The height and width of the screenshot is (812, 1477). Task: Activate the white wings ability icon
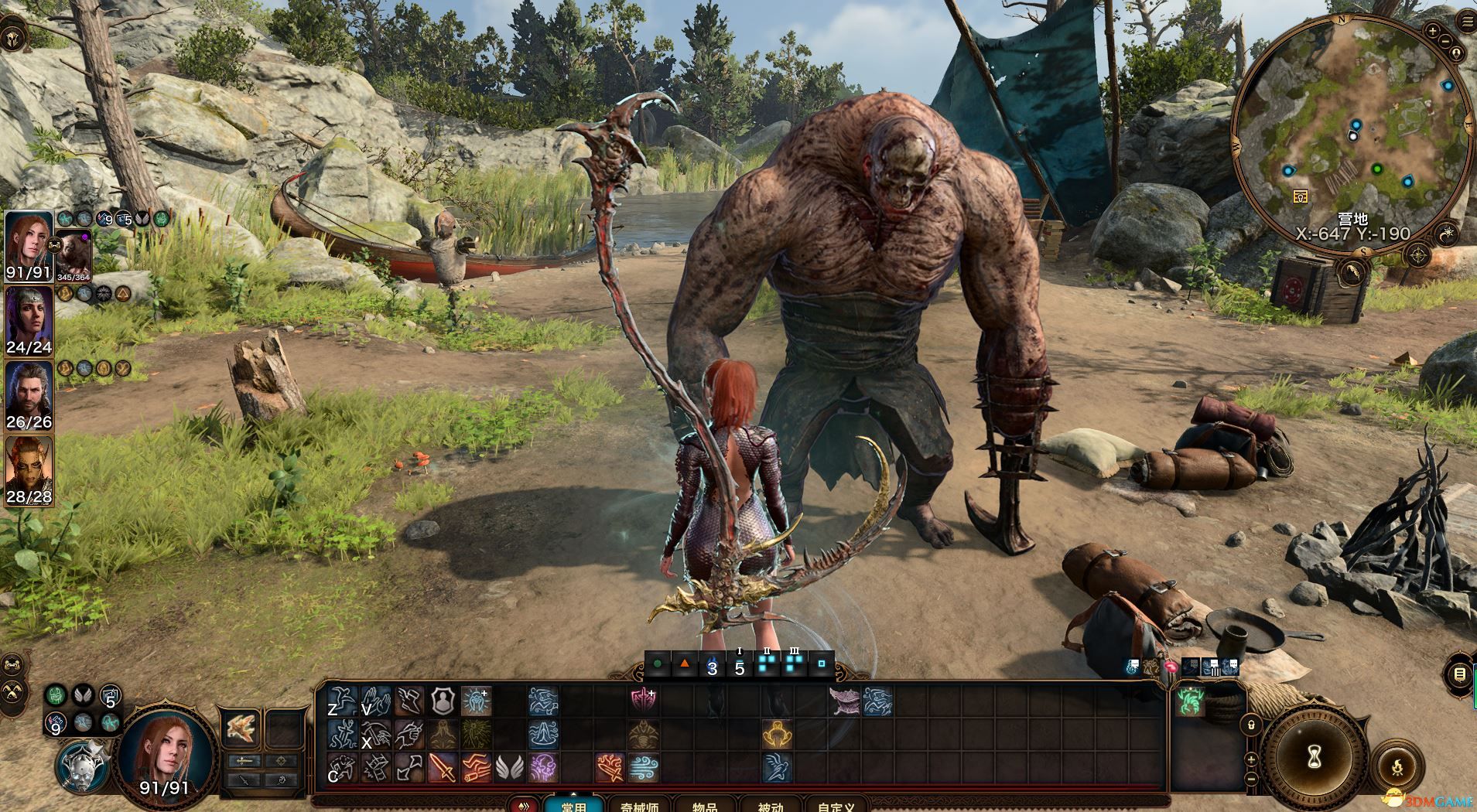508,766
